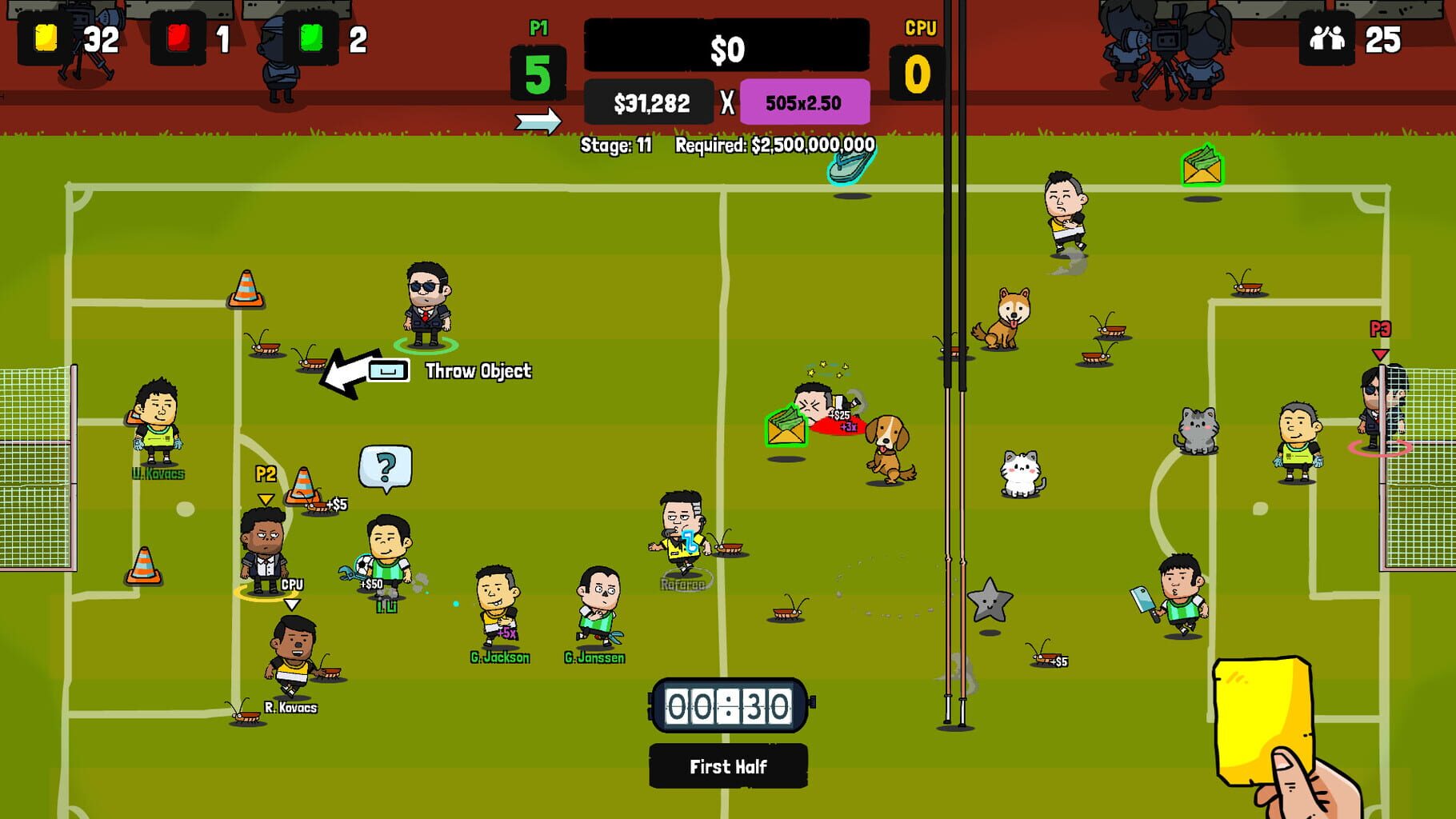The image size is (1456, 819).
Task: Click the purple 505x2.50 multiplier display
Action: click(806, 102)
